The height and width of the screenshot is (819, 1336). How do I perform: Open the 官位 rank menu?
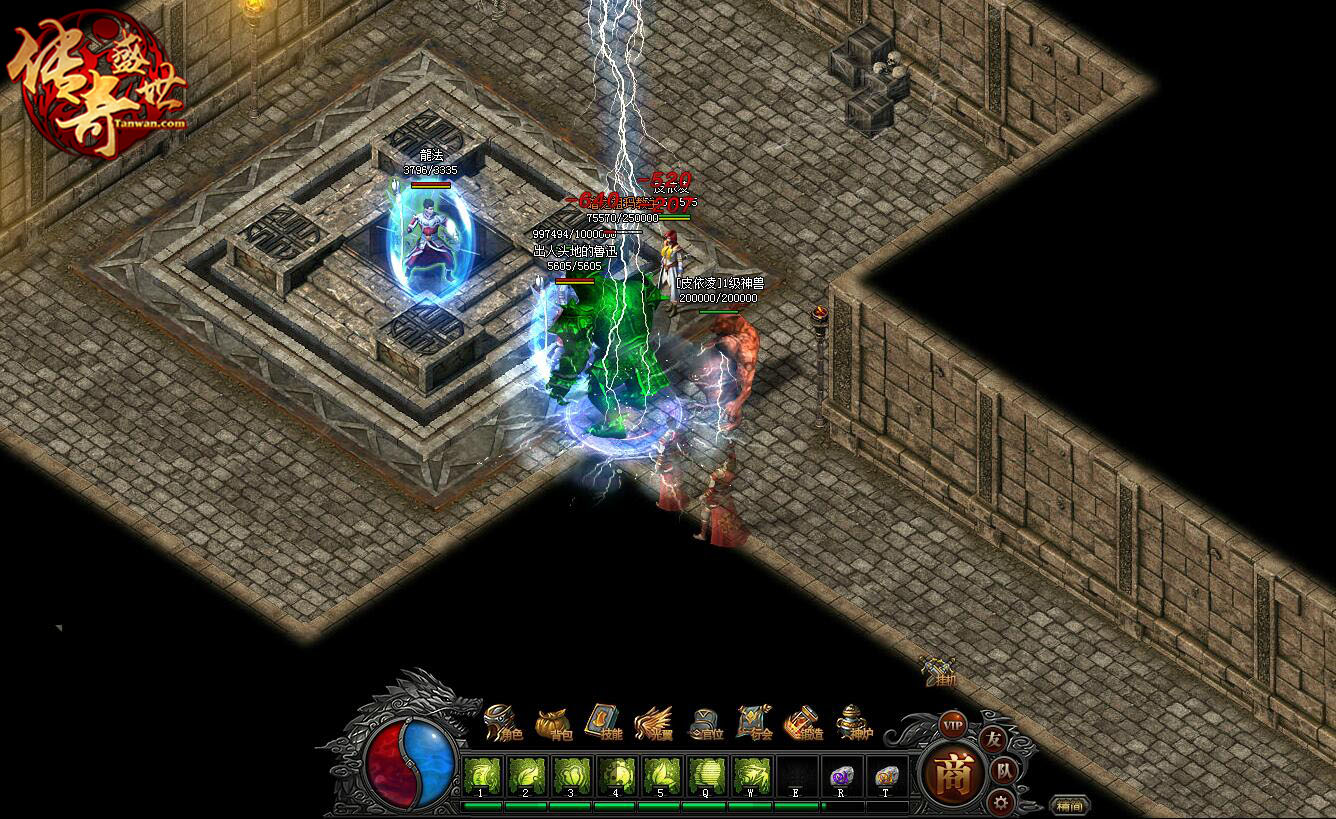[706, 722]
